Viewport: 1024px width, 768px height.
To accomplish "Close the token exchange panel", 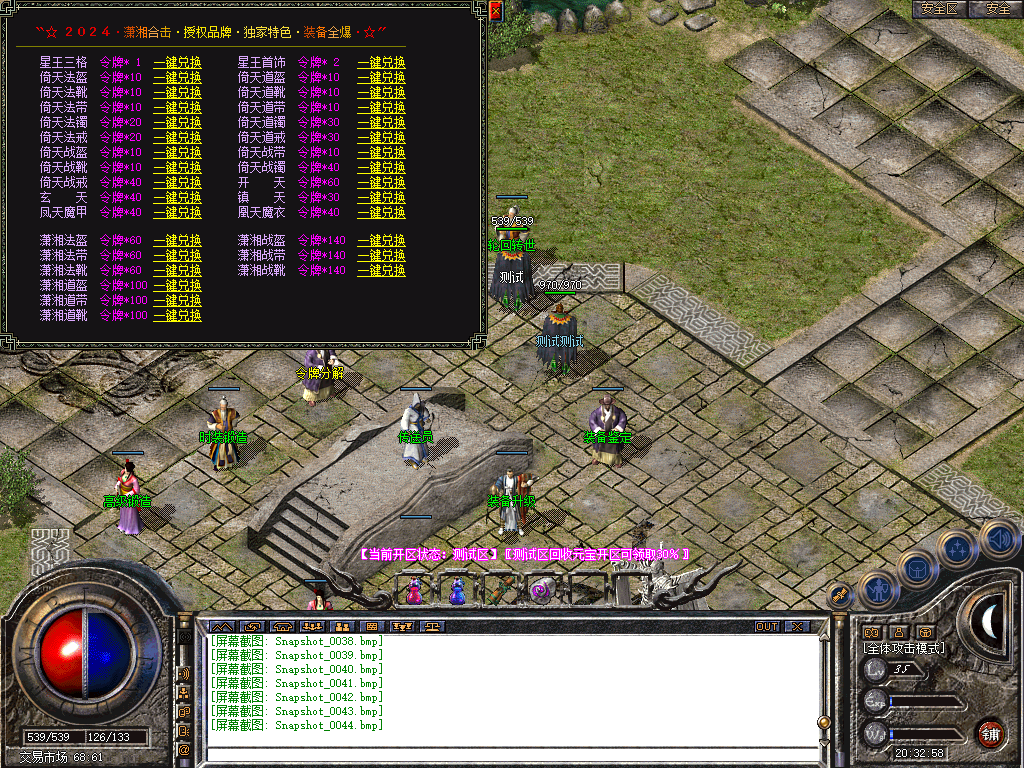I will tap(496, 12).
